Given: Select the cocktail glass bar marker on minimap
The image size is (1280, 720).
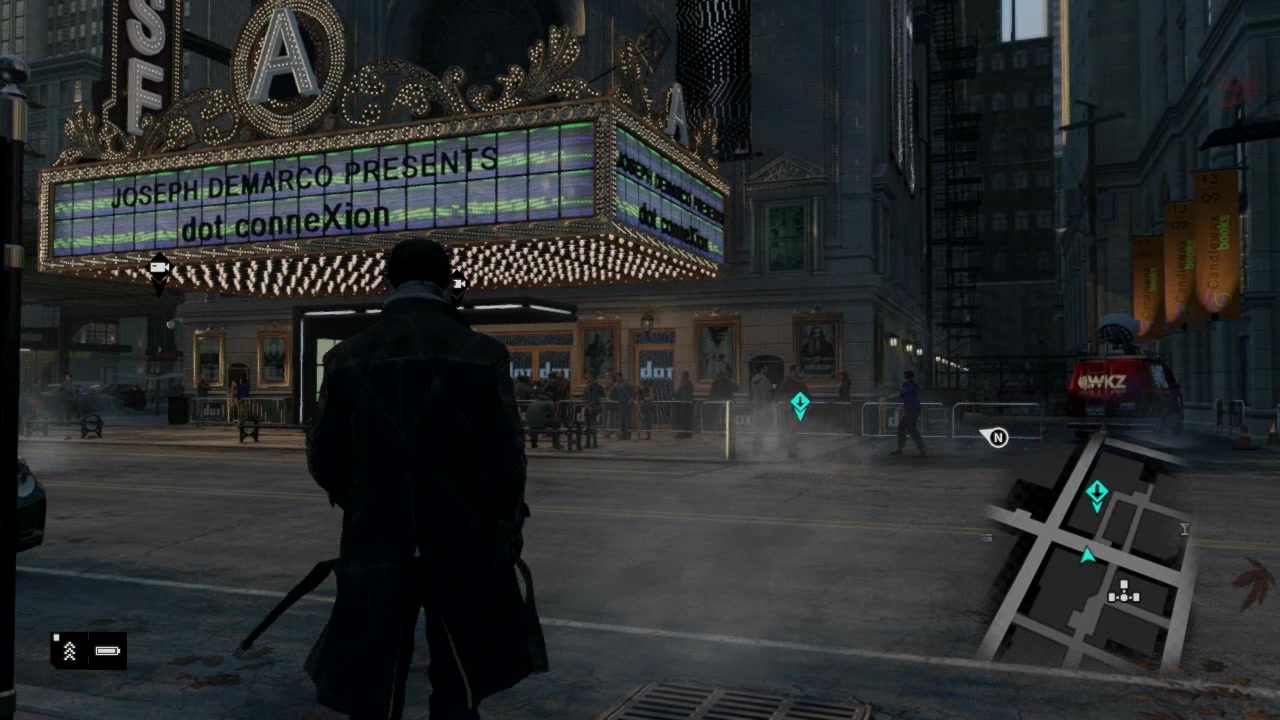Looking at the screenshot, I should (1184, 529).
